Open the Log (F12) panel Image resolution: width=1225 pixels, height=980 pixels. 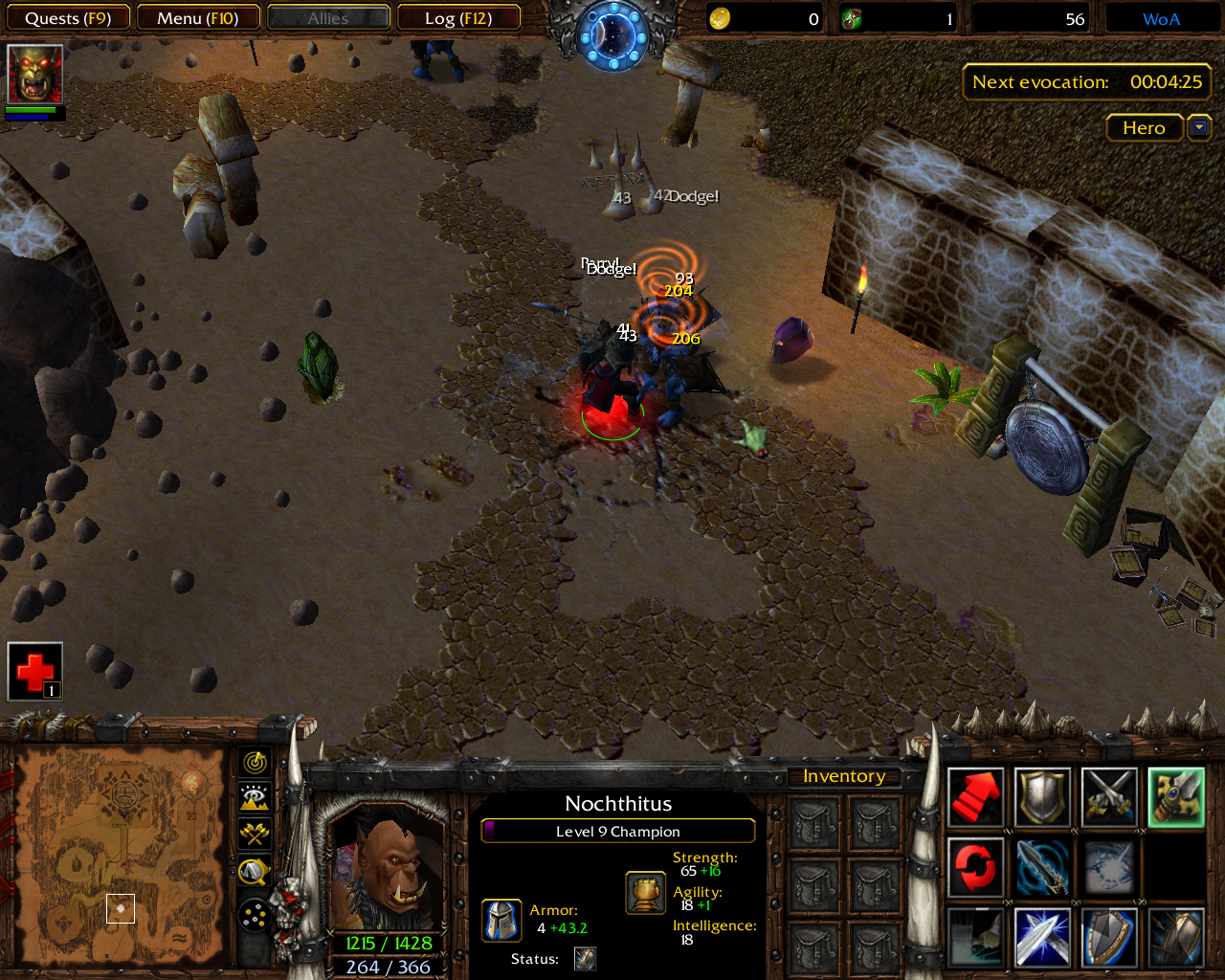point(458,18)
